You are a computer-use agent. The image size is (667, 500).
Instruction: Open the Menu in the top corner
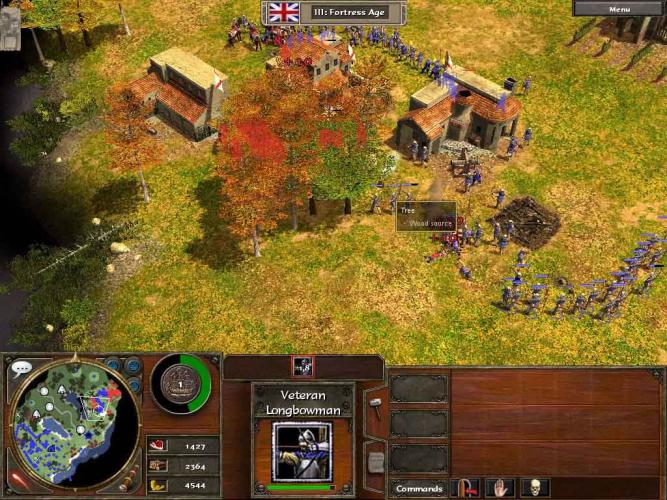(x=620, y=9)
